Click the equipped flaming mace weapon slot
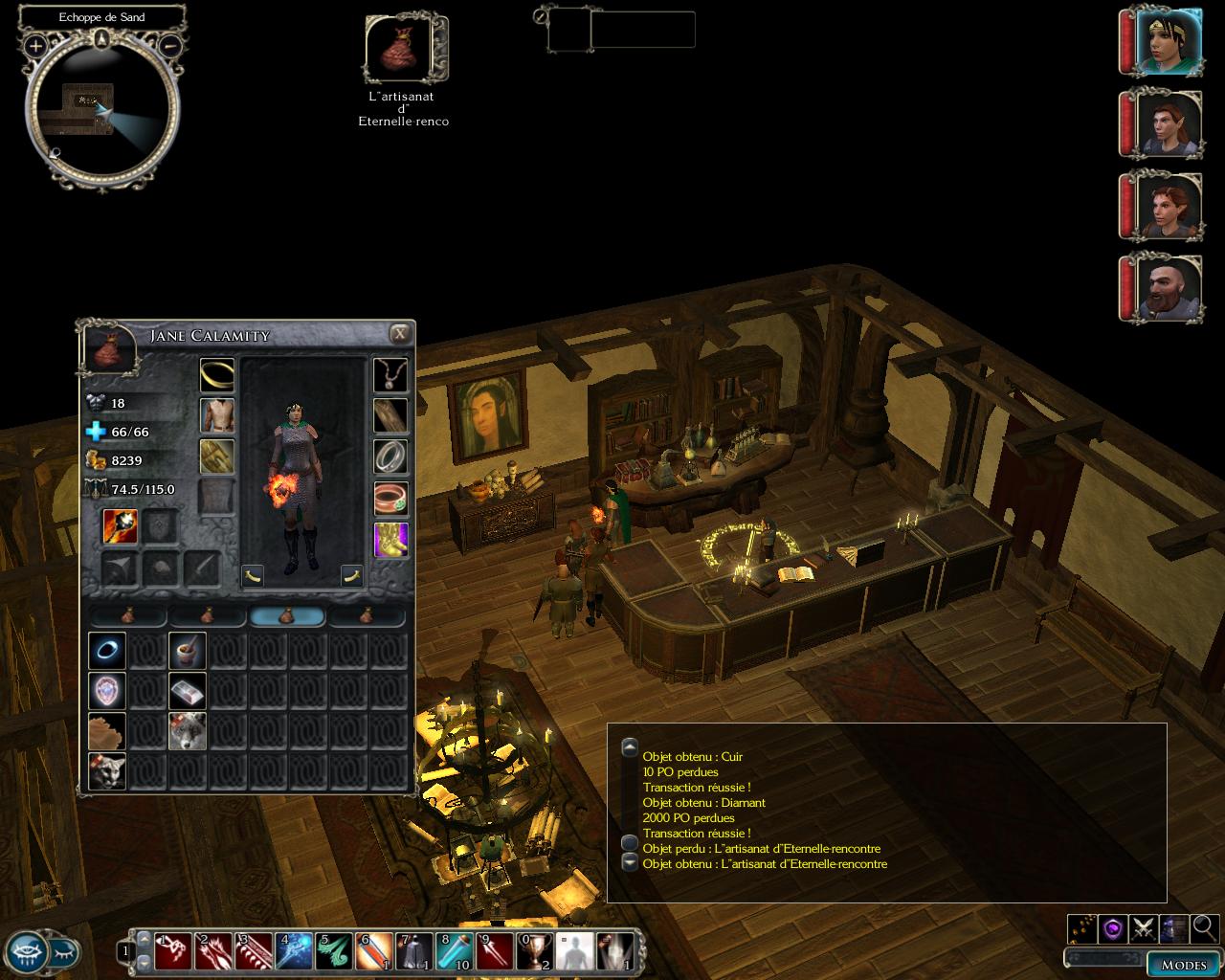The height and width of the screenshot is (980, 1225). tap(121, 527)
